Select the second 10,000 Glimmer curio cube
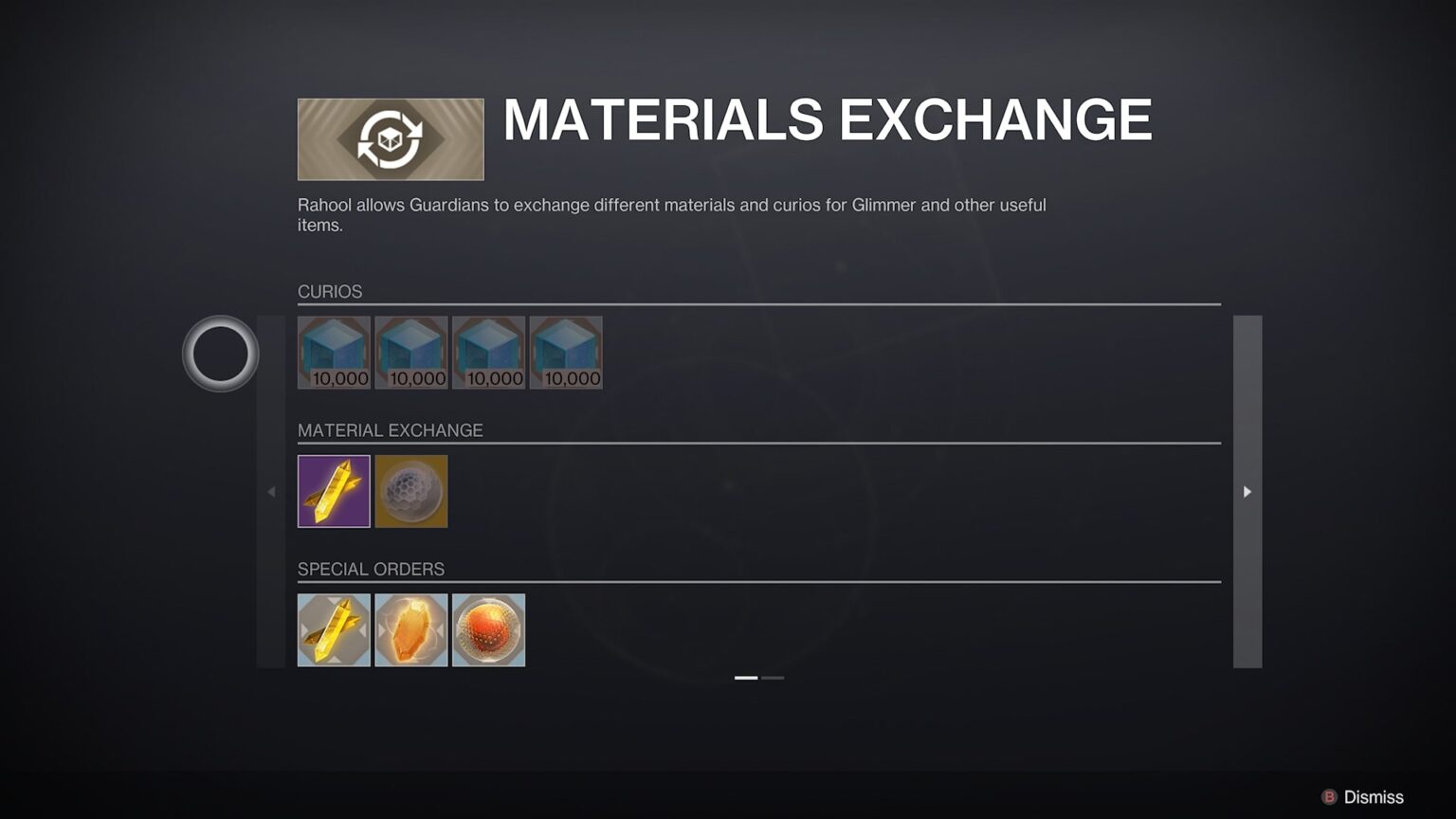 (411, 352)
